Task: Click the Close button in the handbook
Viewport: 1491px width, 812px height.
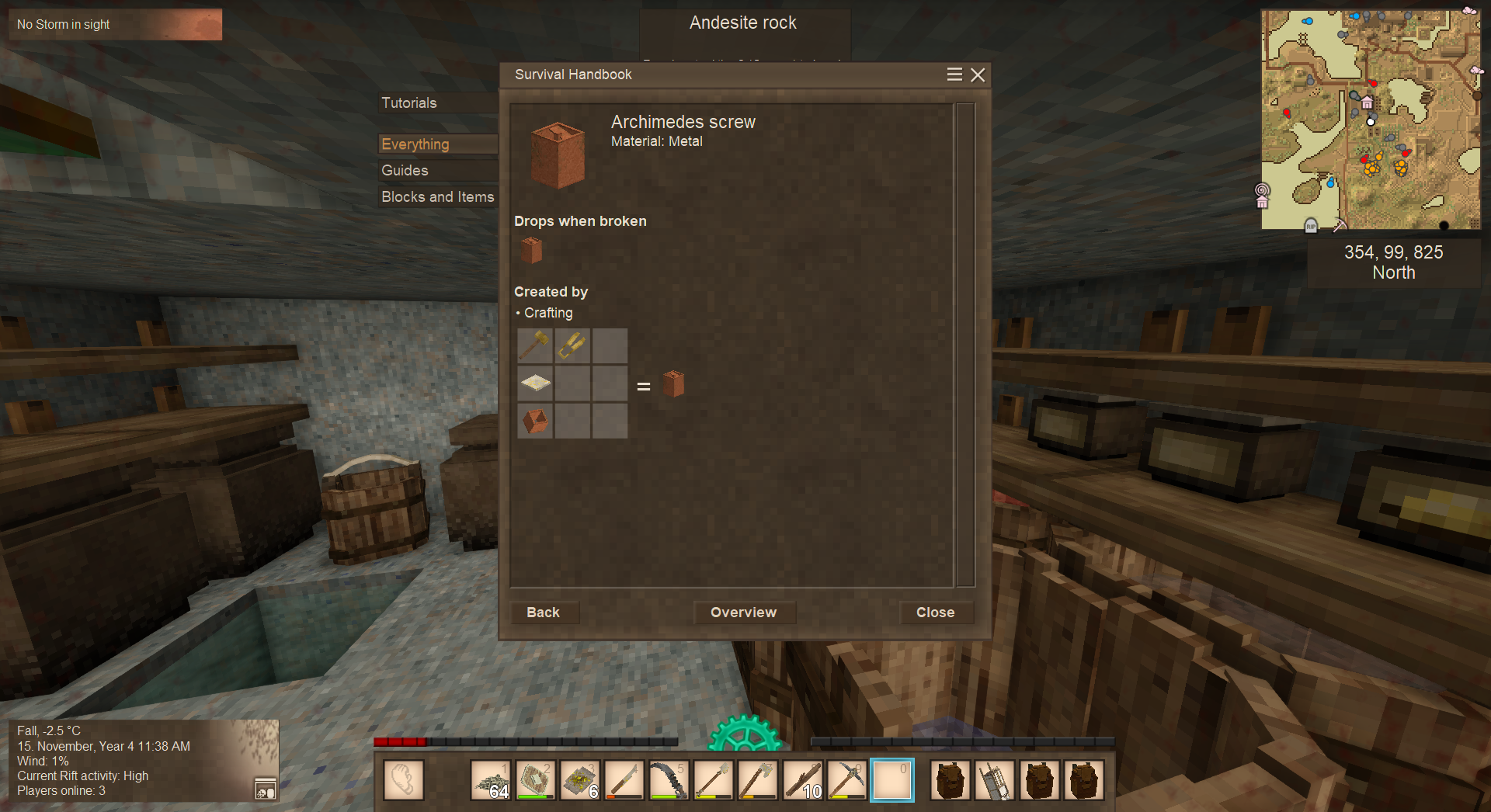Action: pos(935,612)
